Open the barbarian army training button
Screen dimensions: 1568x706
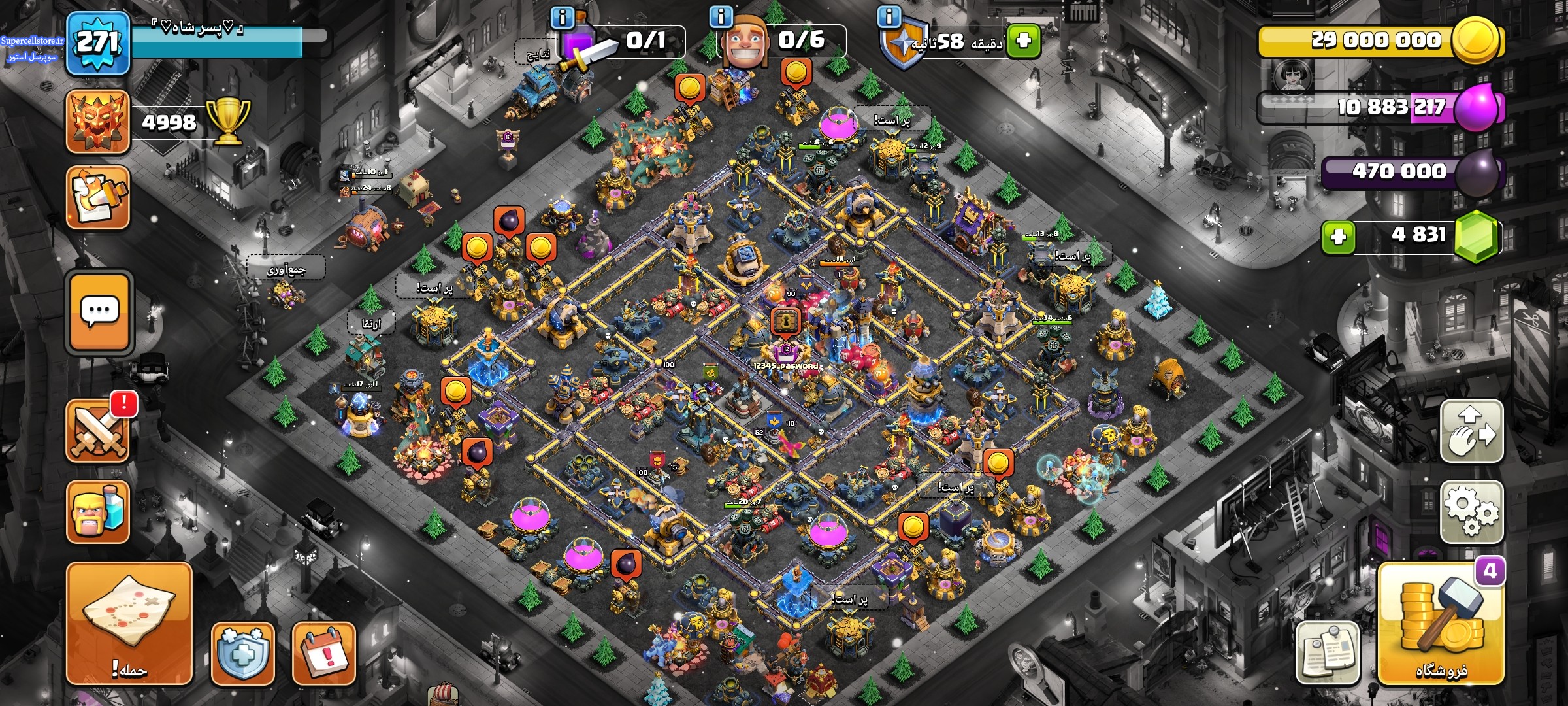pos(98,512)
